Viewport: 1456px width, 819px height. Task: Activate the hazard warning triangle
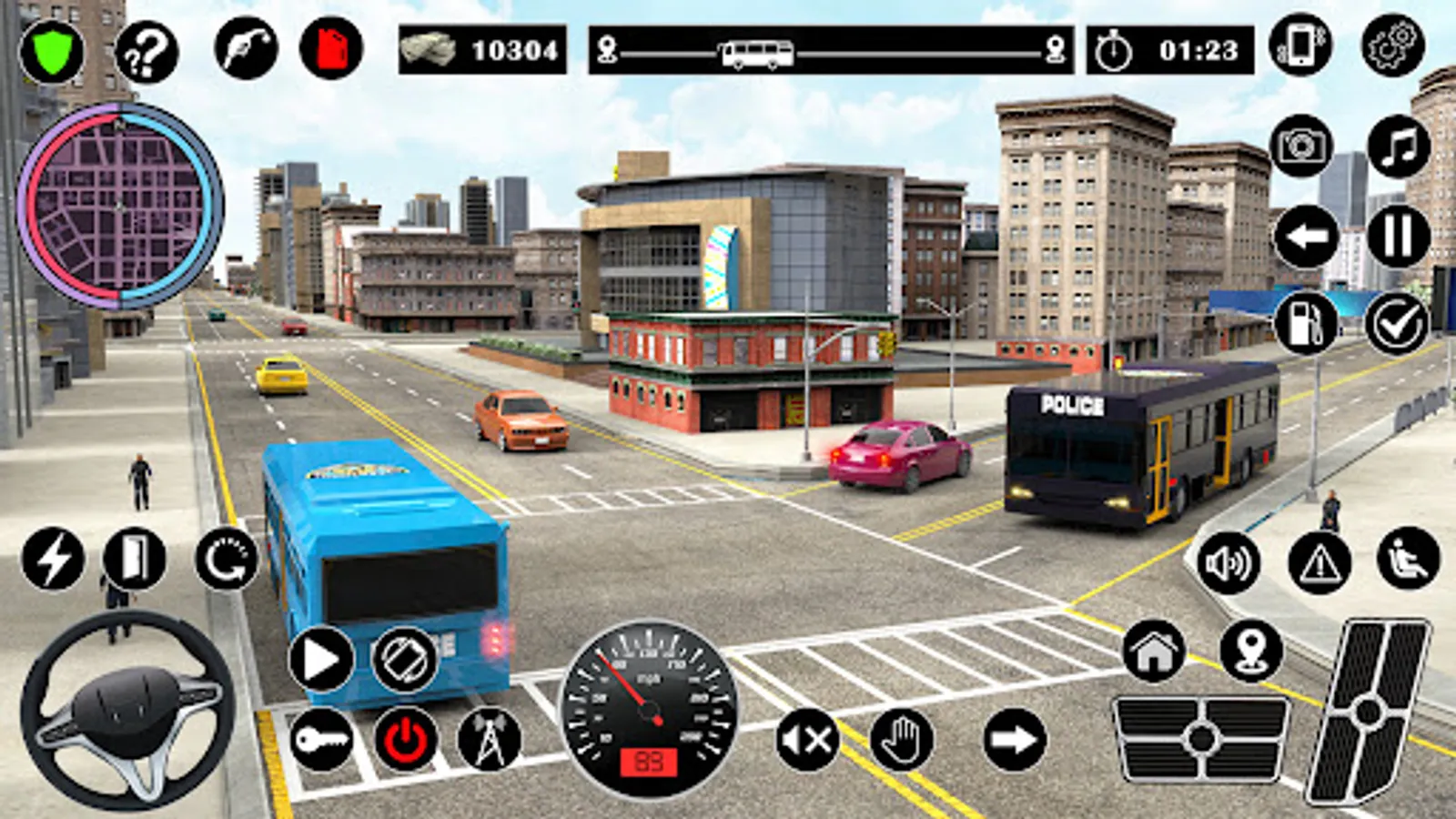coord(1319,563)
